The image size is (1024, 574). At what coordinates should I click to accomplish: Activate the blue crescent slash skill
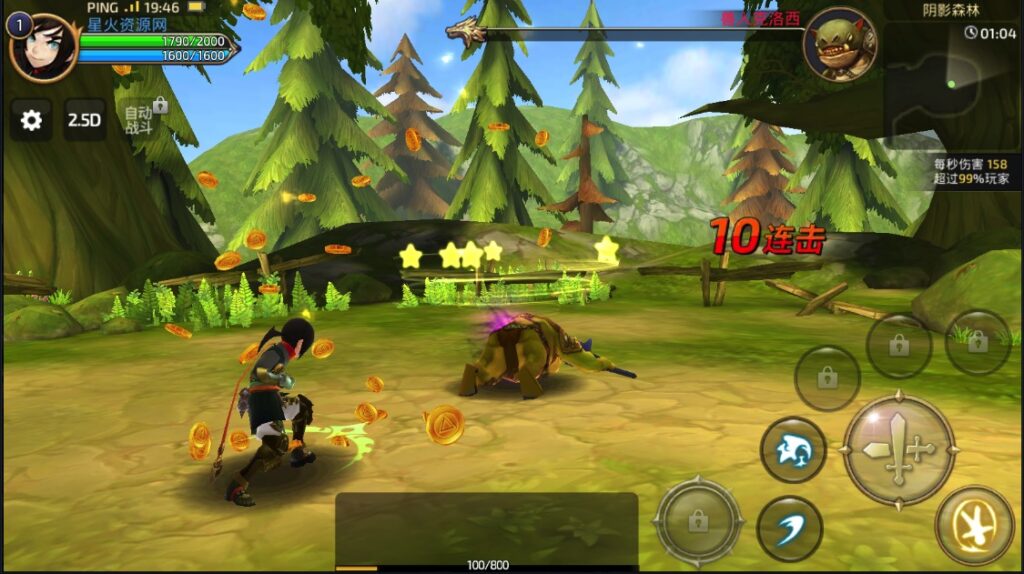(x=789, y=528)
